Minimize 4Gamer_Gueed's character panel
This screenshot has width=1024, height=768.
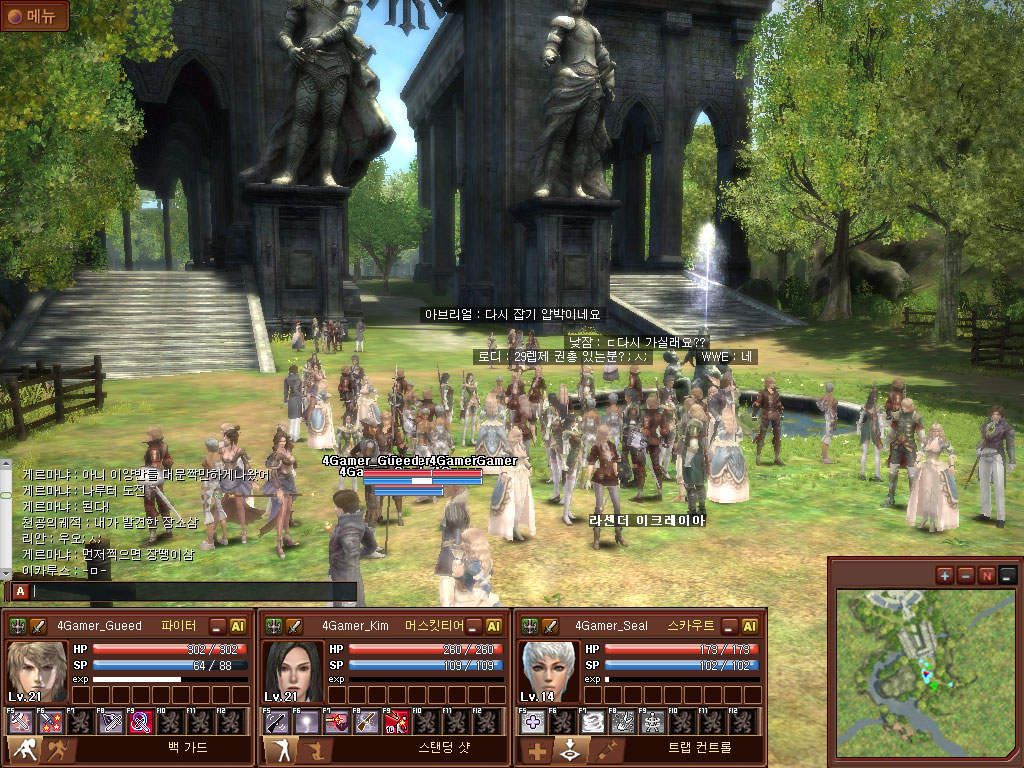click(x=217, y=626)
